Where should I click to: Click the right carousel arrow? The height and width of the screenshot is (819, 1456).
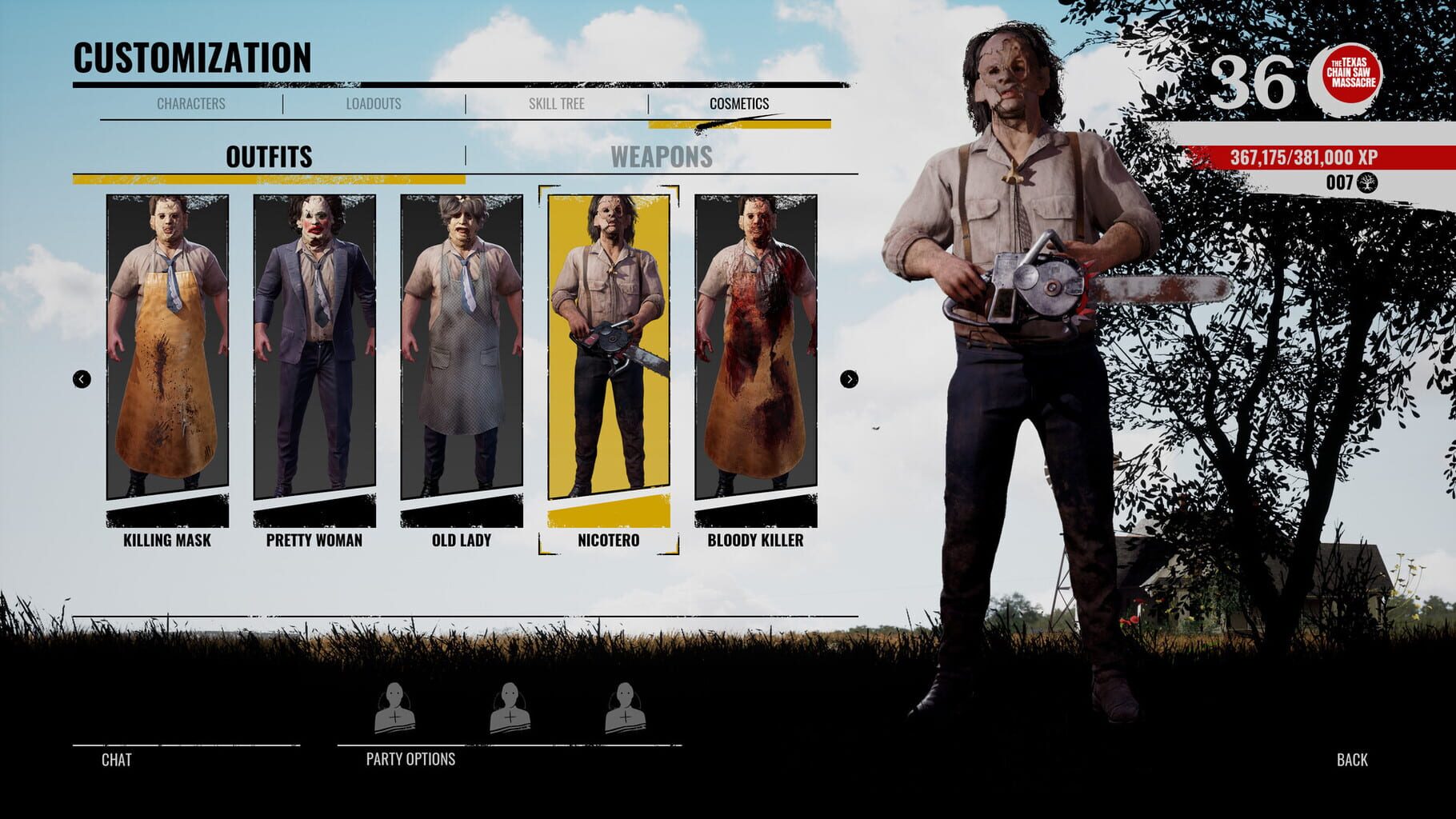pos(847,380)
